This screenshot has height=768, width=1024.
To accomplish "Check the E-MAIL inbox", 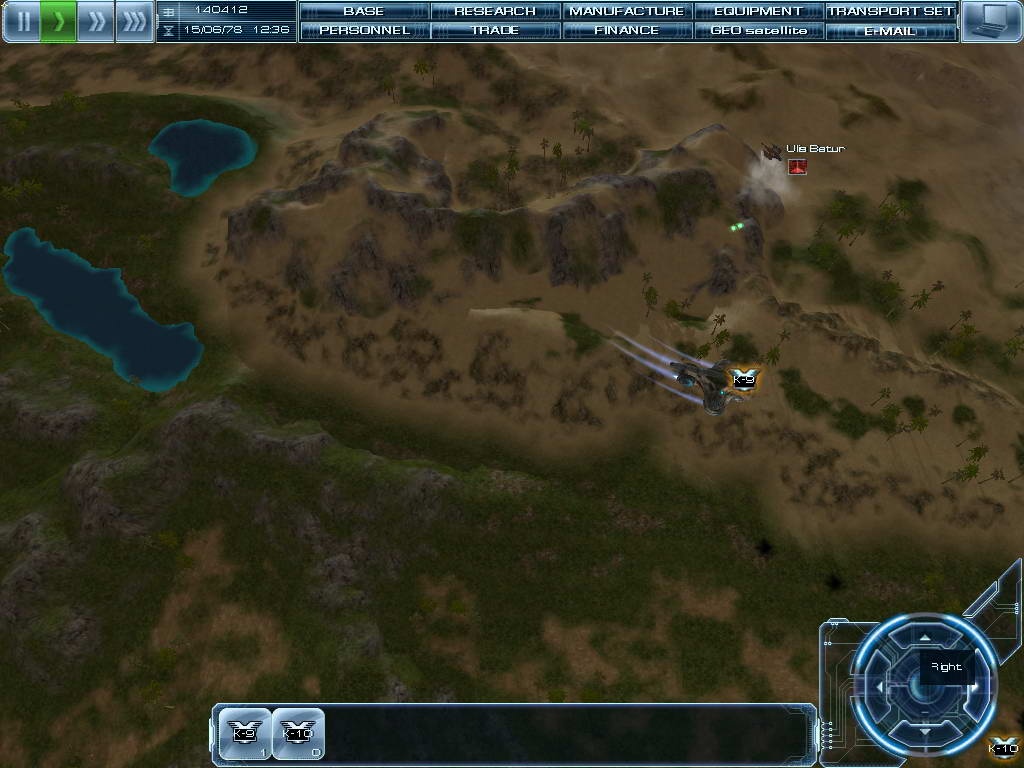I will pyautogui.click(x=890, y=30).
